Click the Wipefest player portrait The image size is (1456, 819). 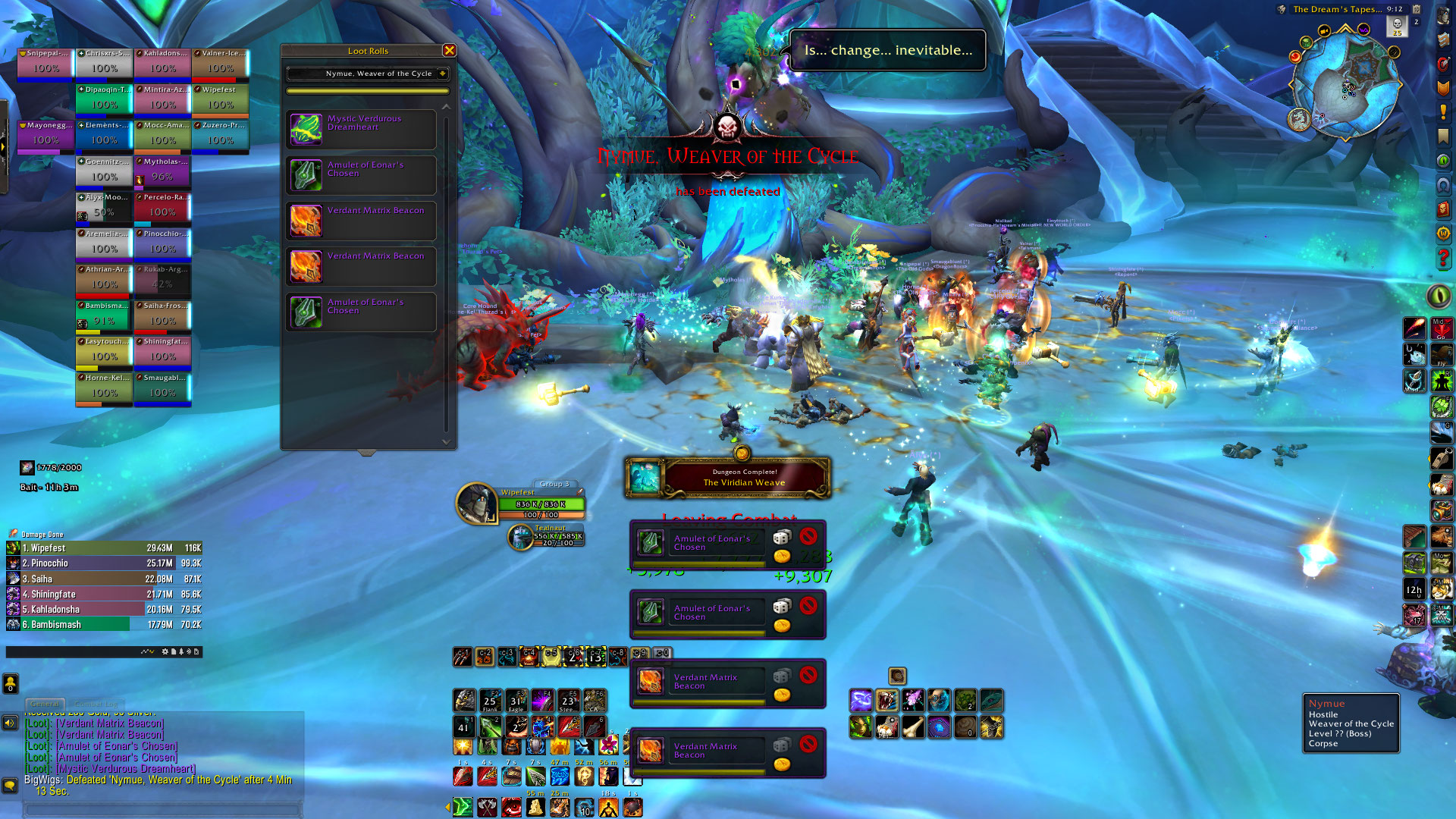[x=476, y=503]
